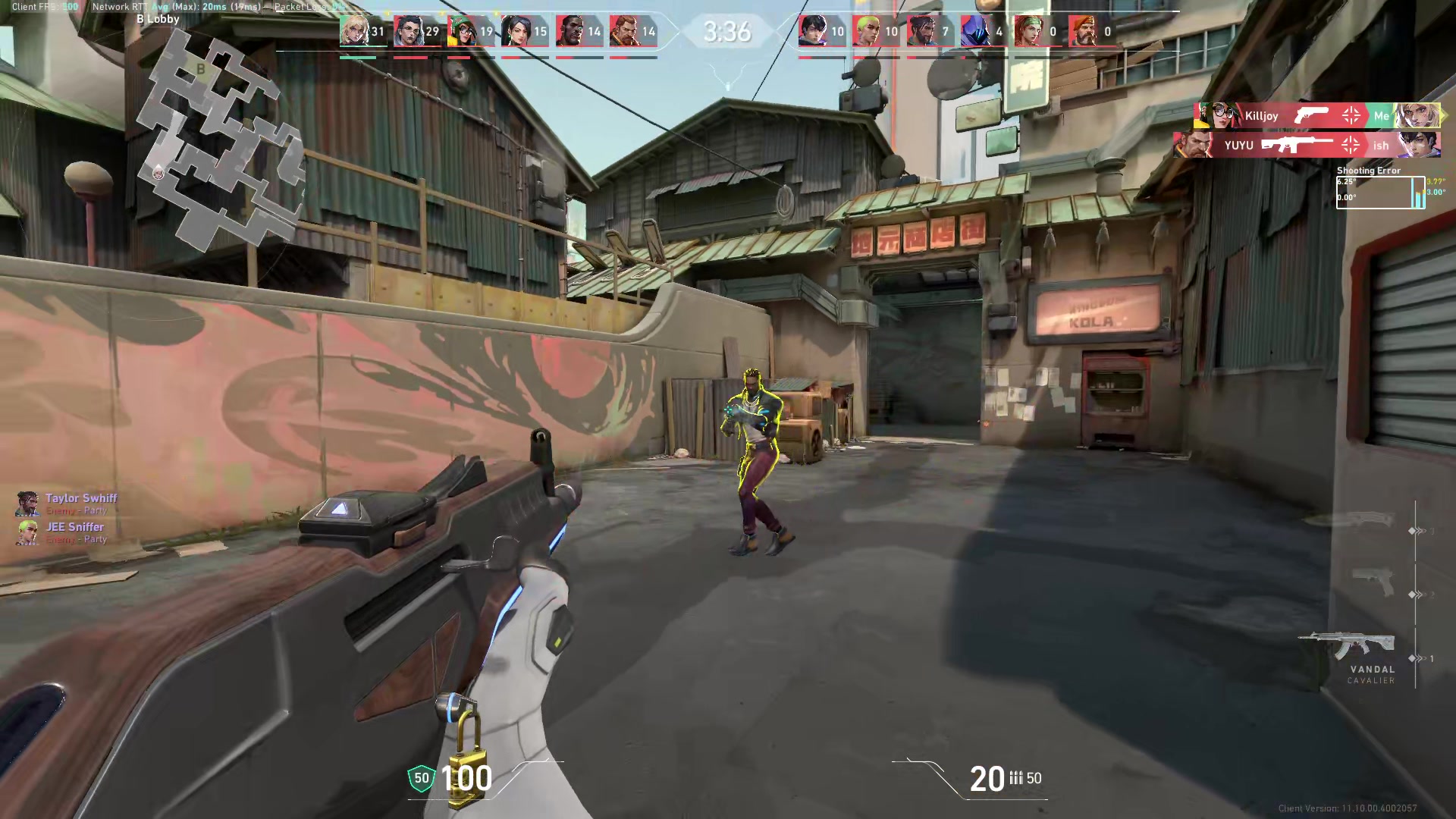1456x819 pixels.
Task: Click Taylor Swhiff's player name
Action: click(x=80, y=497)
